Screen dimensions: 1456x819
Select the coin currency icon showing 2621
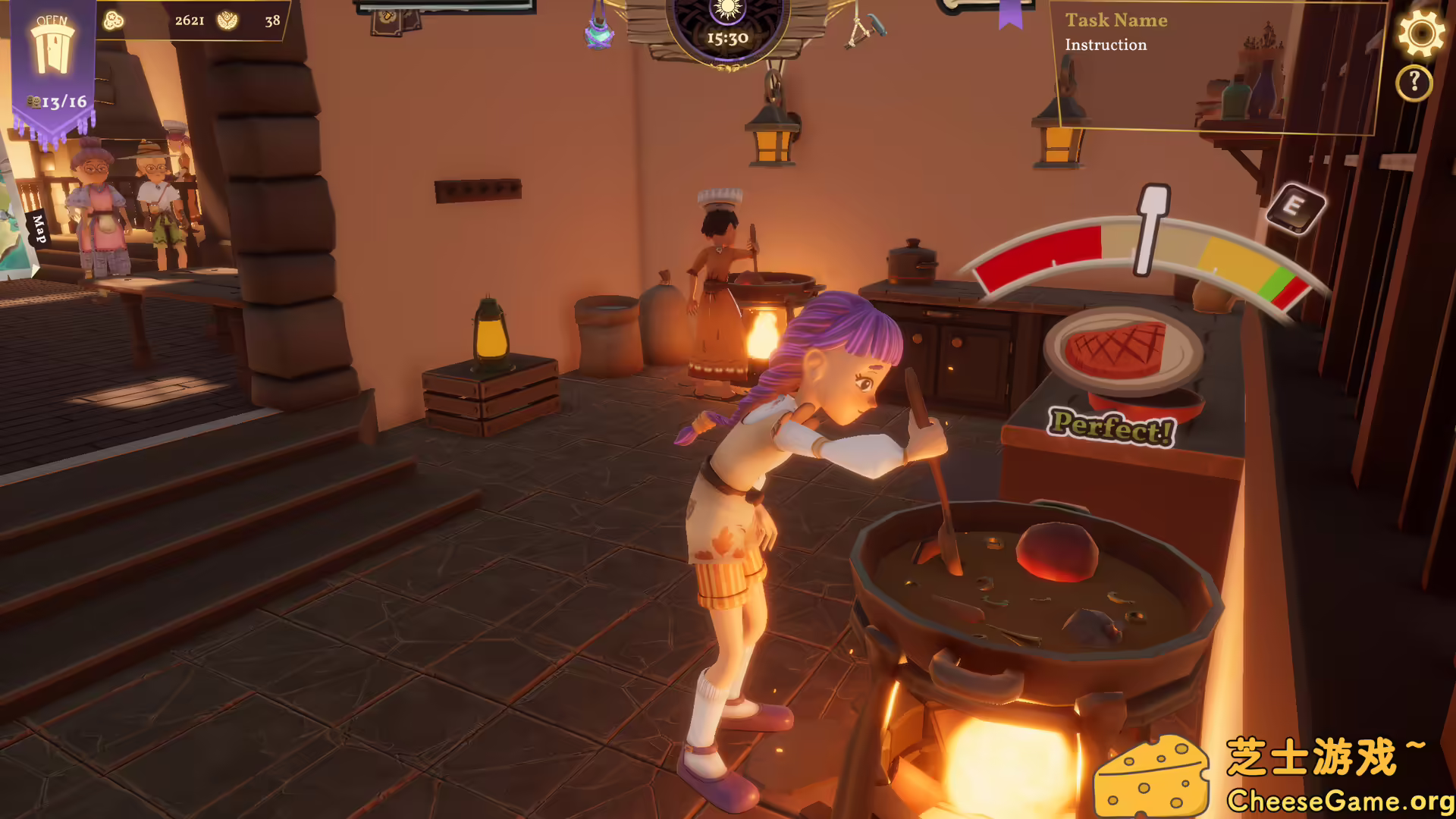tap(115, 21)
